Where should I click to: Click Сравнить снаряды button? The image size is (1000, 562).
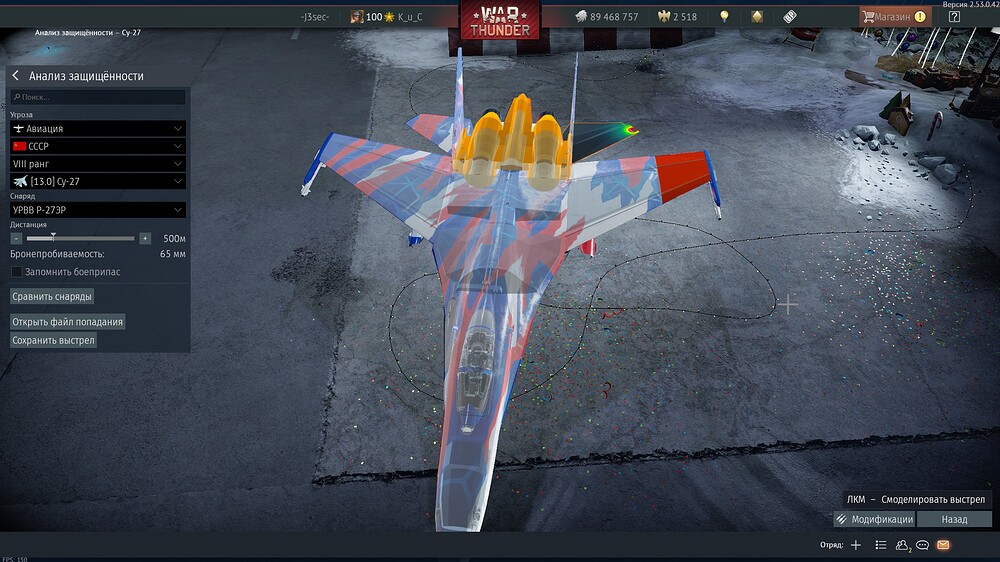coord(52,297)
